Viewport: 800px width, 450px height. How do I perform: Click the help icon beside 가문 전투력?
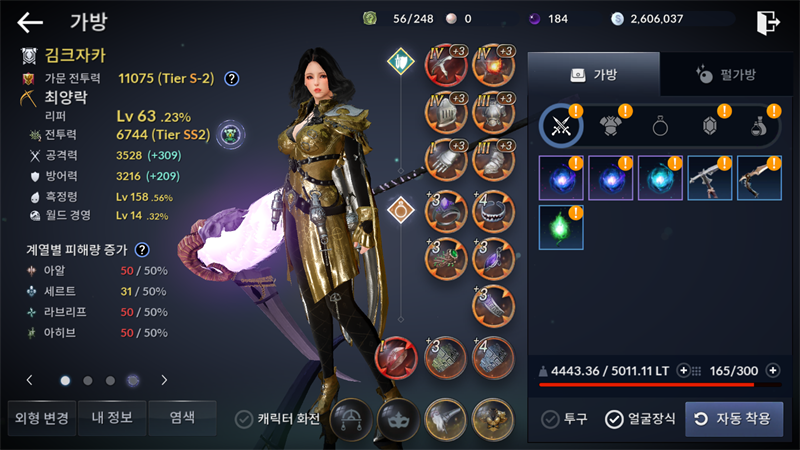pyautogui.click(x=231, y=78)
